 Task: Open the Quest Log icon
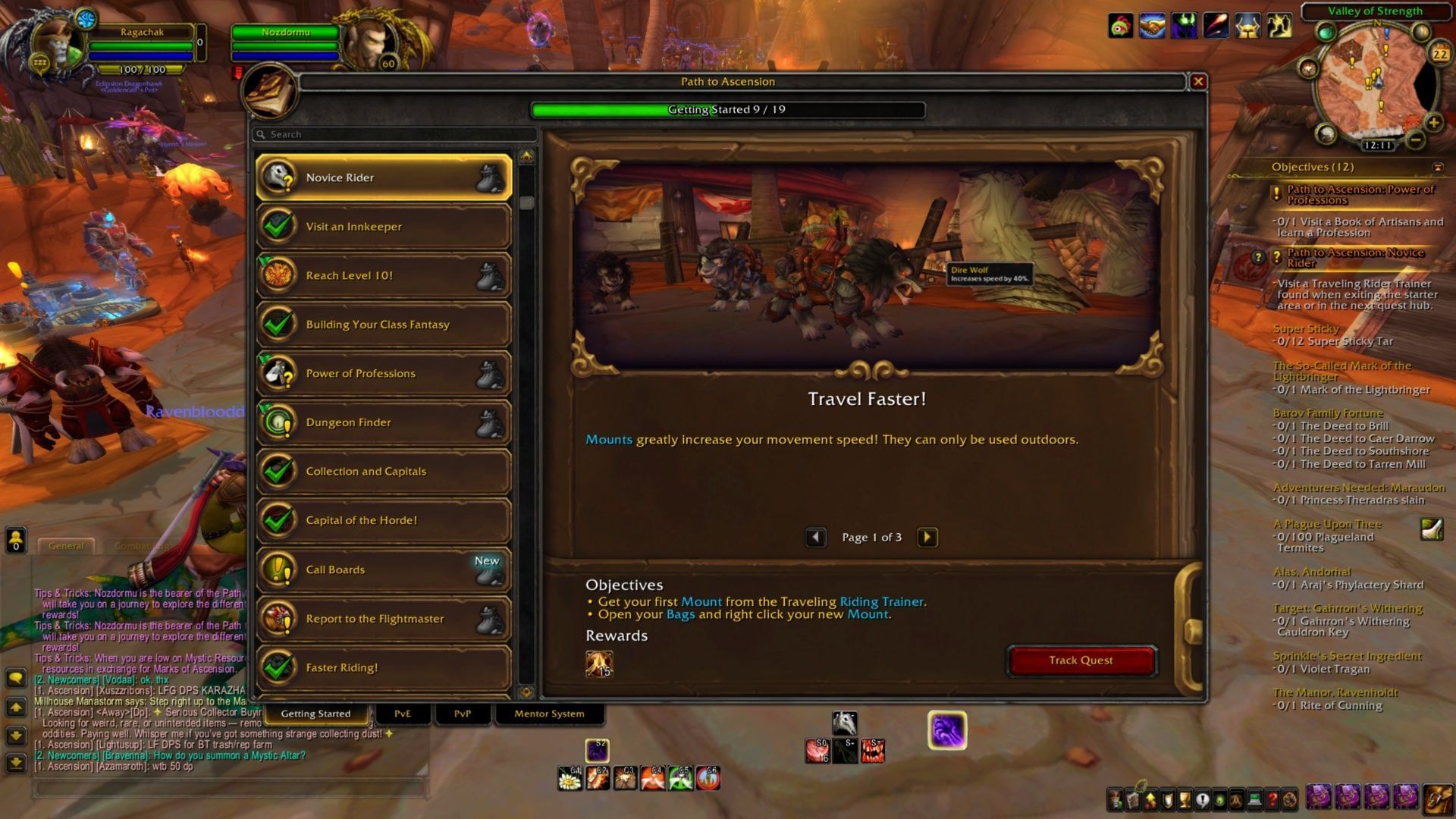click(1203, 800)
